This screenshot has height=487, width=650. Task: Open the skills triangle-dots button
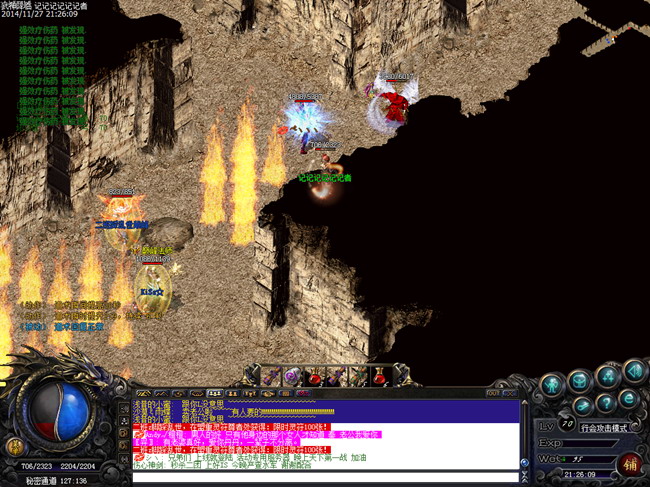click(606, 375)
